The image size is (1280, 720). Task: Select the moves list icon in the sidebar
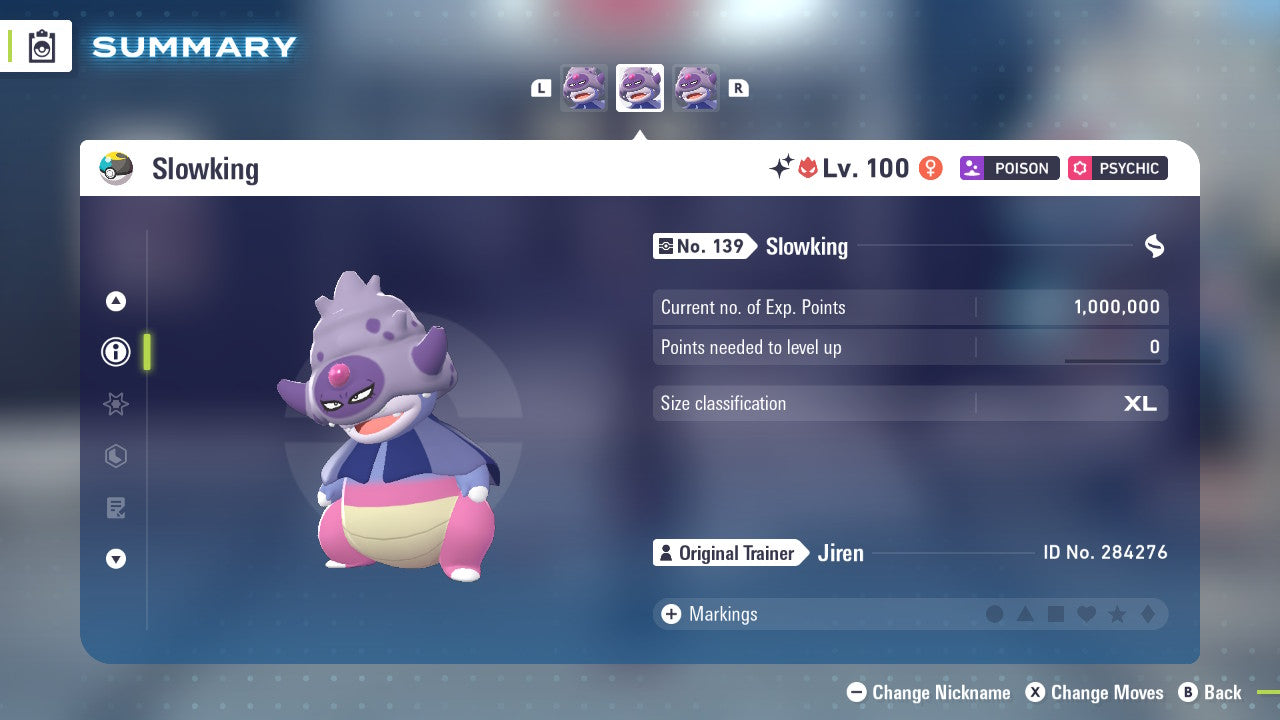(116, 508)
